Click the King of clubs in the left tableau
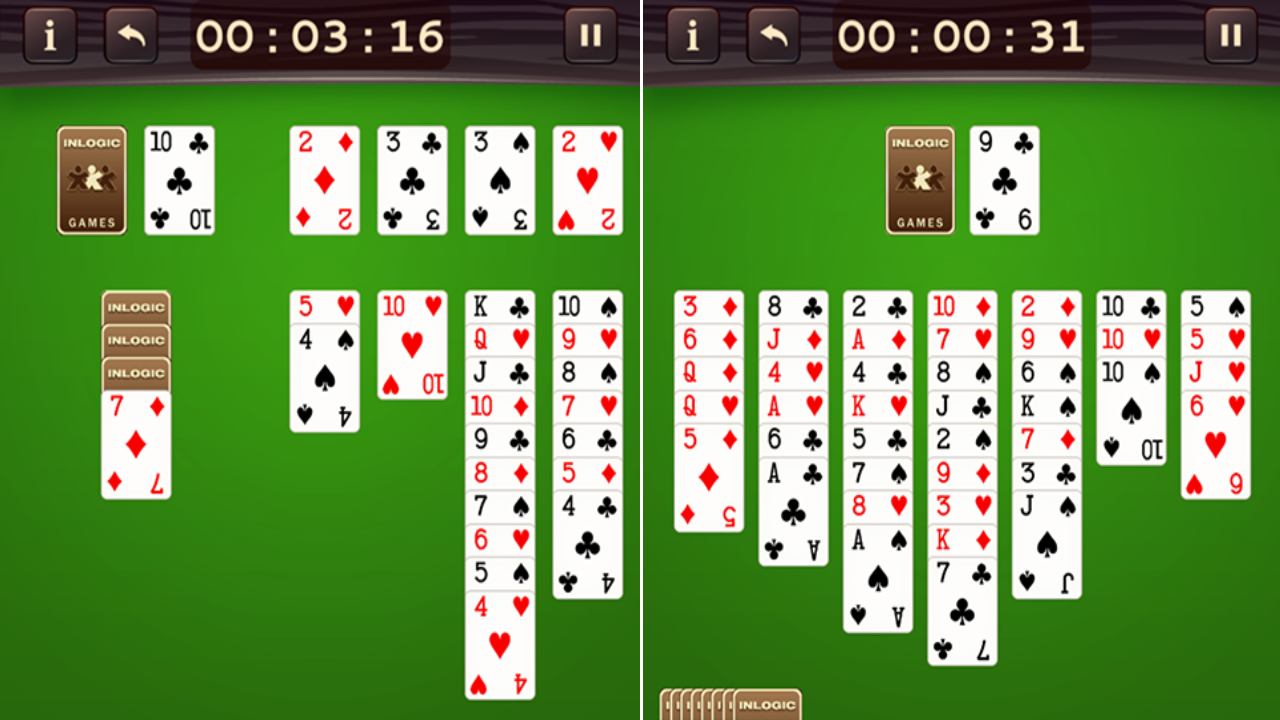Screen dimensions: 1280x720 [x=499, y=305]
